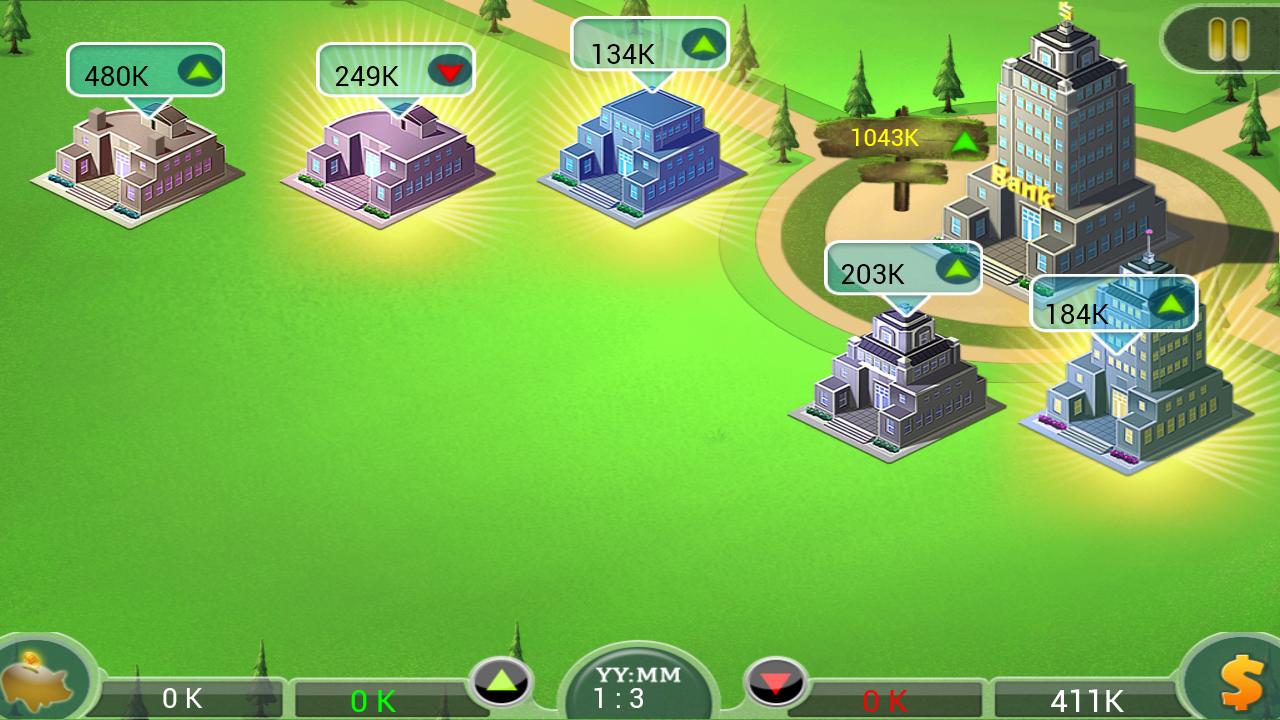Click the green arrow on the 184K tag
1280x720 pixels.
(x=1172, y=303)
